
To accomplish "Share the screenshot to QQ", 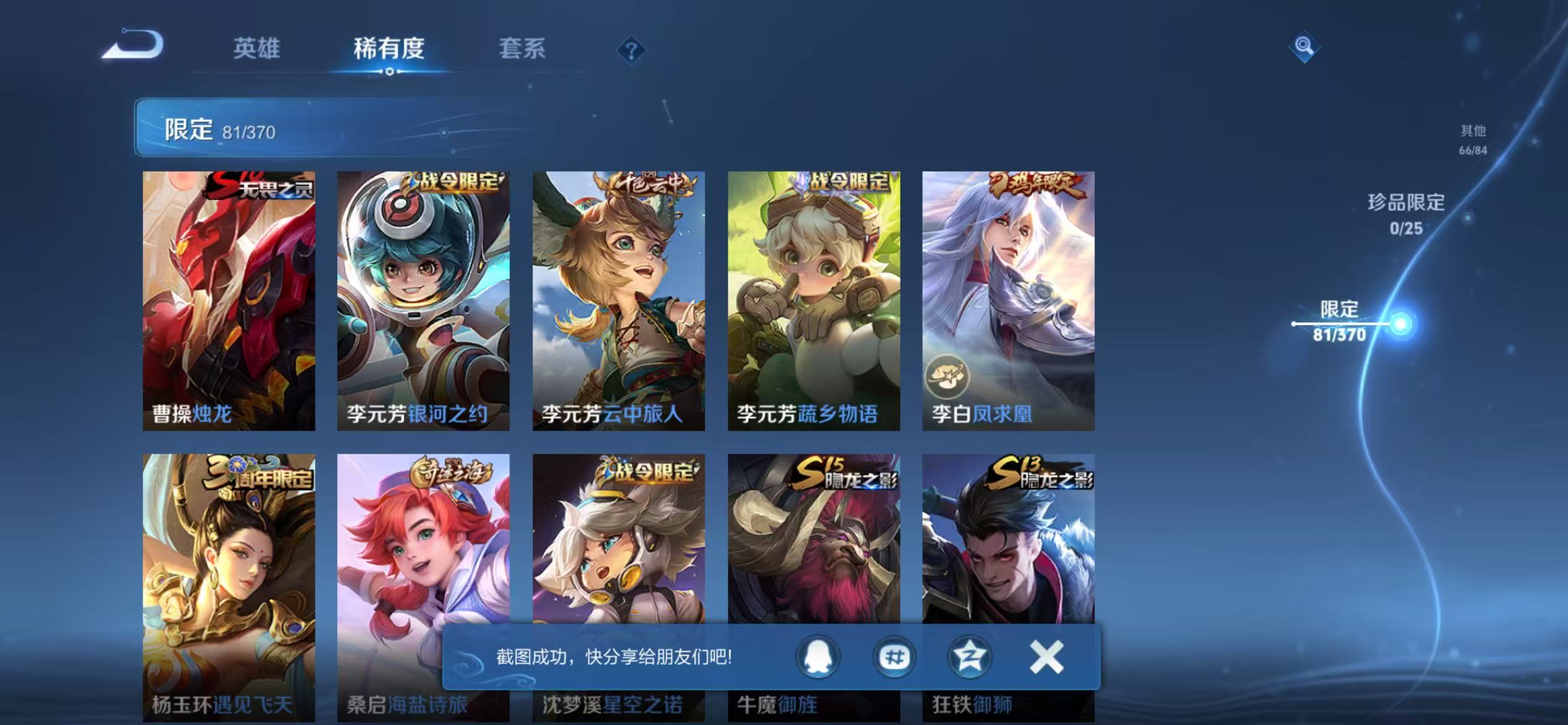I will [817, 658].
